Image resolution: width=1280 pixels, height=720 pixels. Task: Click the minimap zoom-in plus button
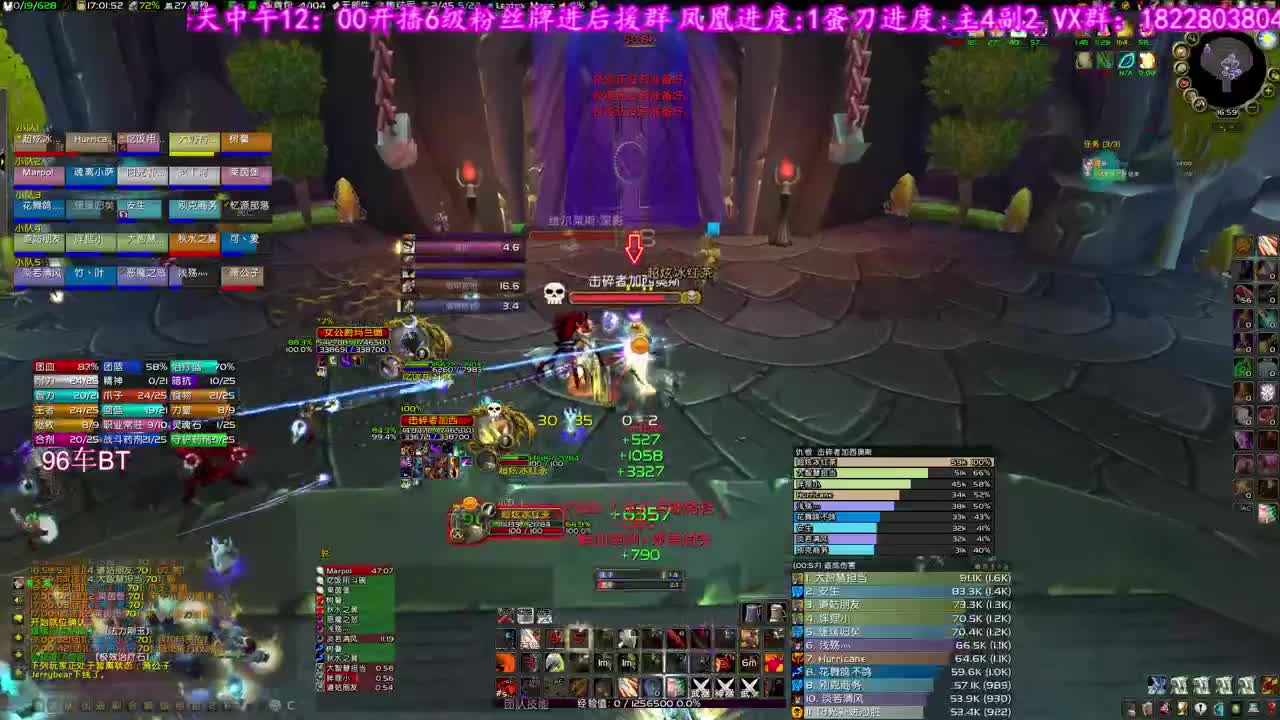pos(1267,91)
